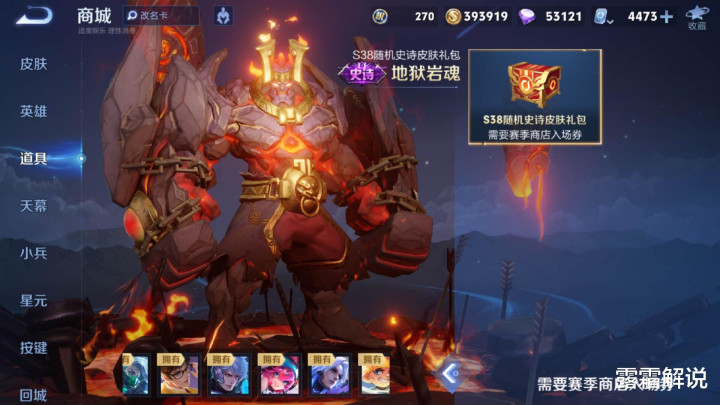Switch to the 英雄 category
The height and width of the screenshot is (405, 720).
33,111
